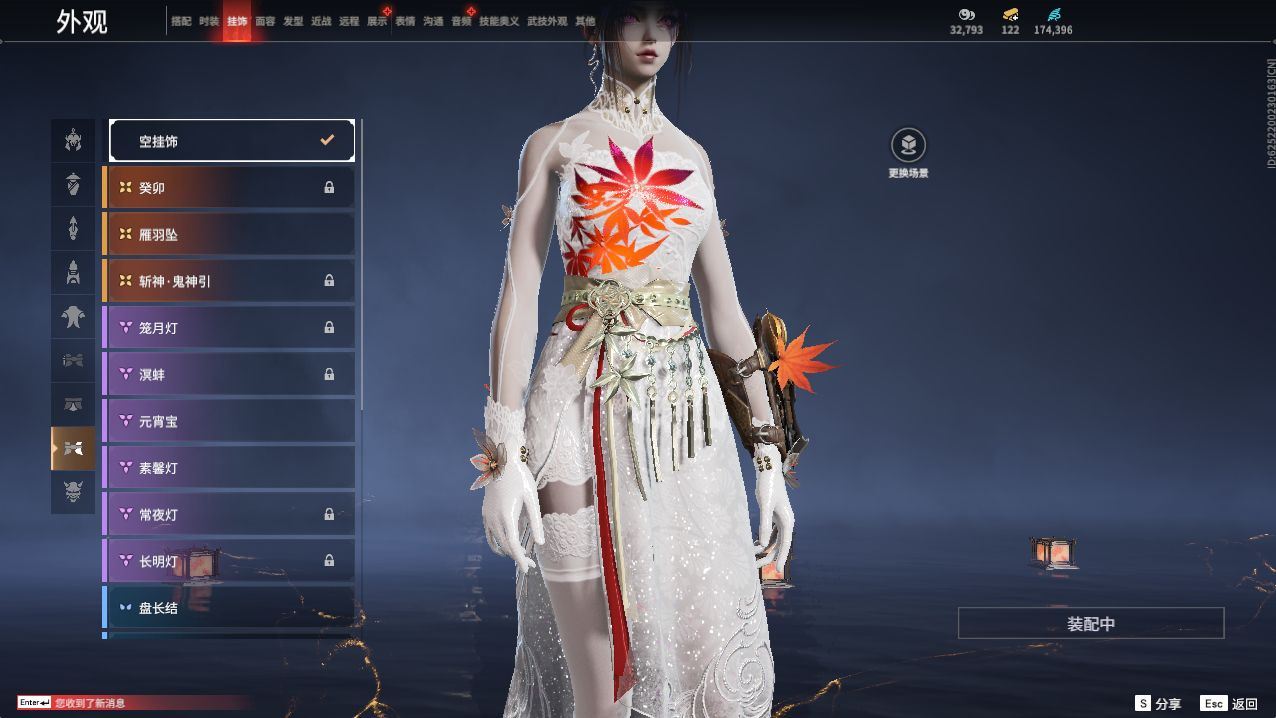Open the 发型 hairstyle tab
This screenshot has height=718, width=1276.
tap(293, 21)
